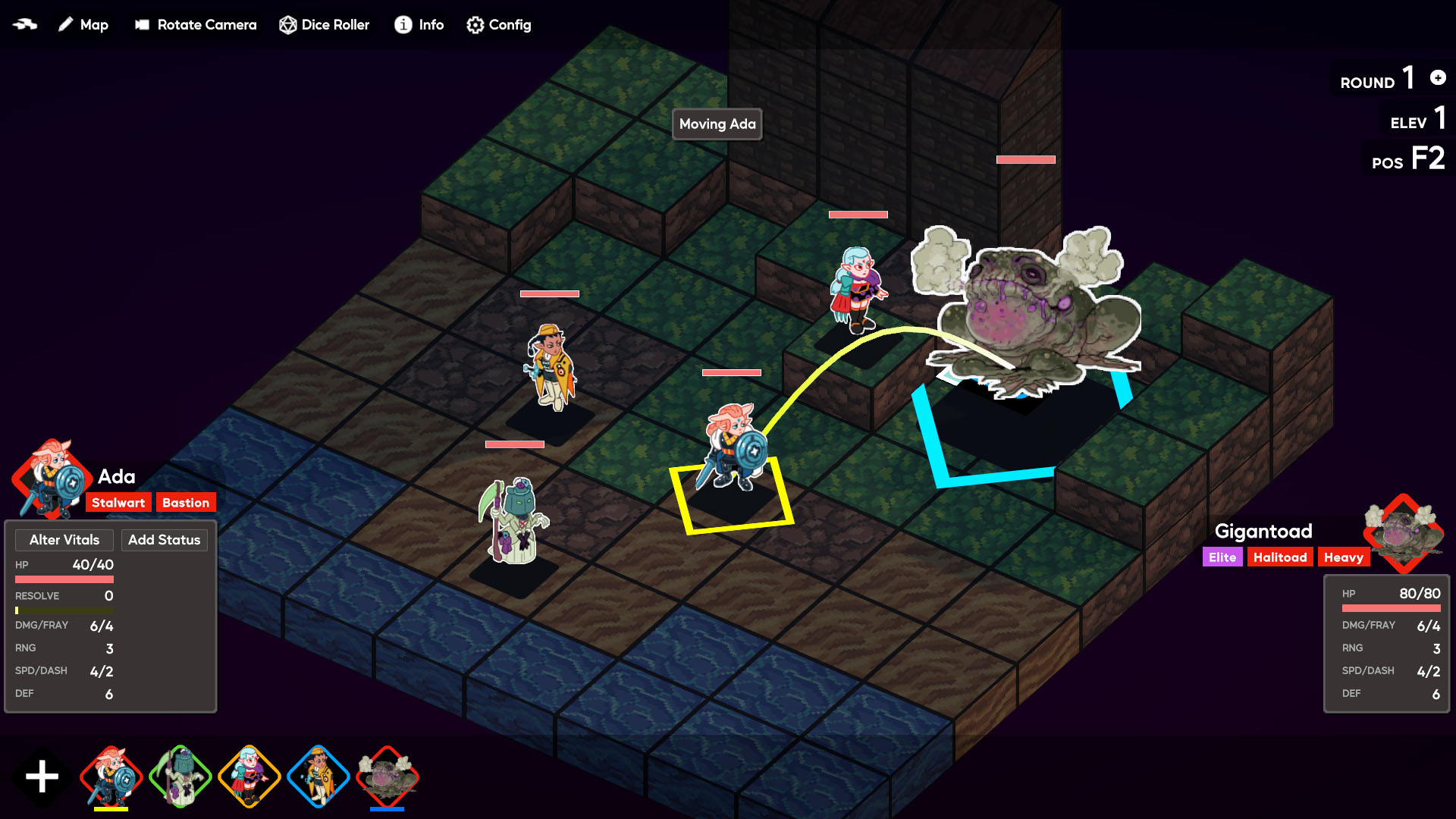
Task: Add a status to Ada
Action: click(x=164, y=540)
